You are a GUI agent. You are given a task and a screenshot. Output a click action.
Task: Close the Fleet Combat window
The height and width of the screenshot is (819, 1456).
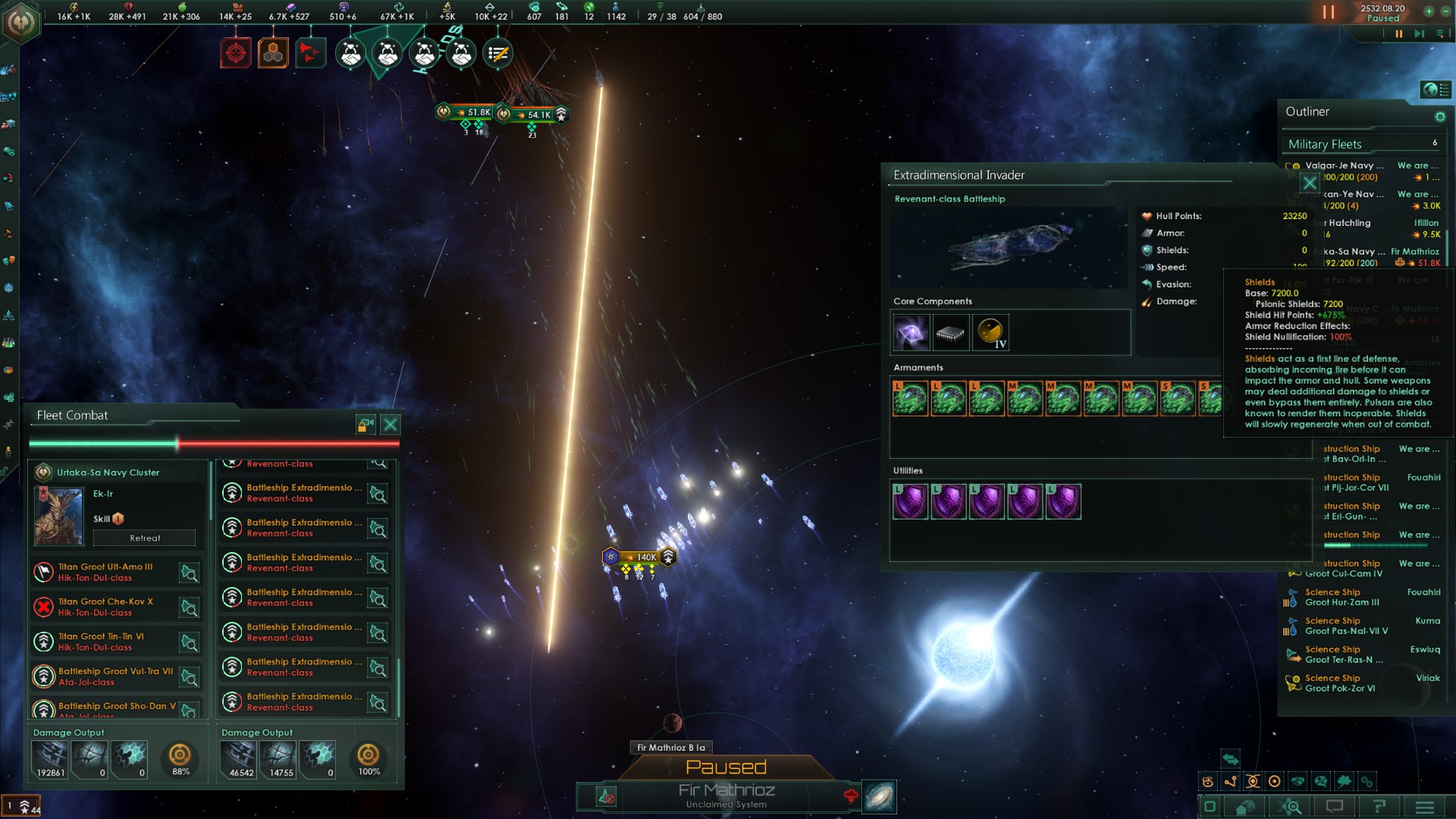[391, 425]
